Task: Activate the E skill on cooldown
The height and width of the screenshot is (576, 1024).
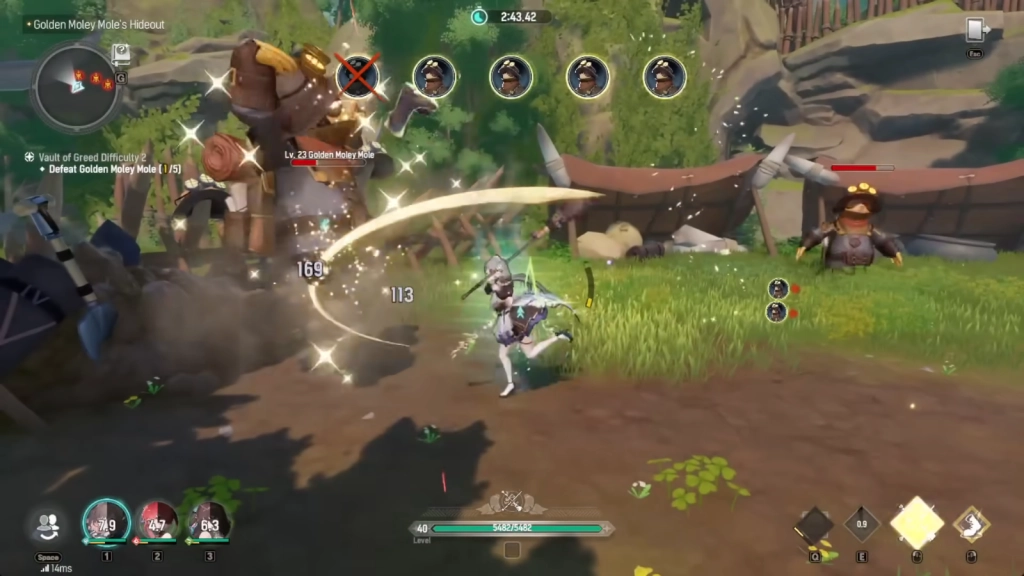Action: (x=861, y=523)
